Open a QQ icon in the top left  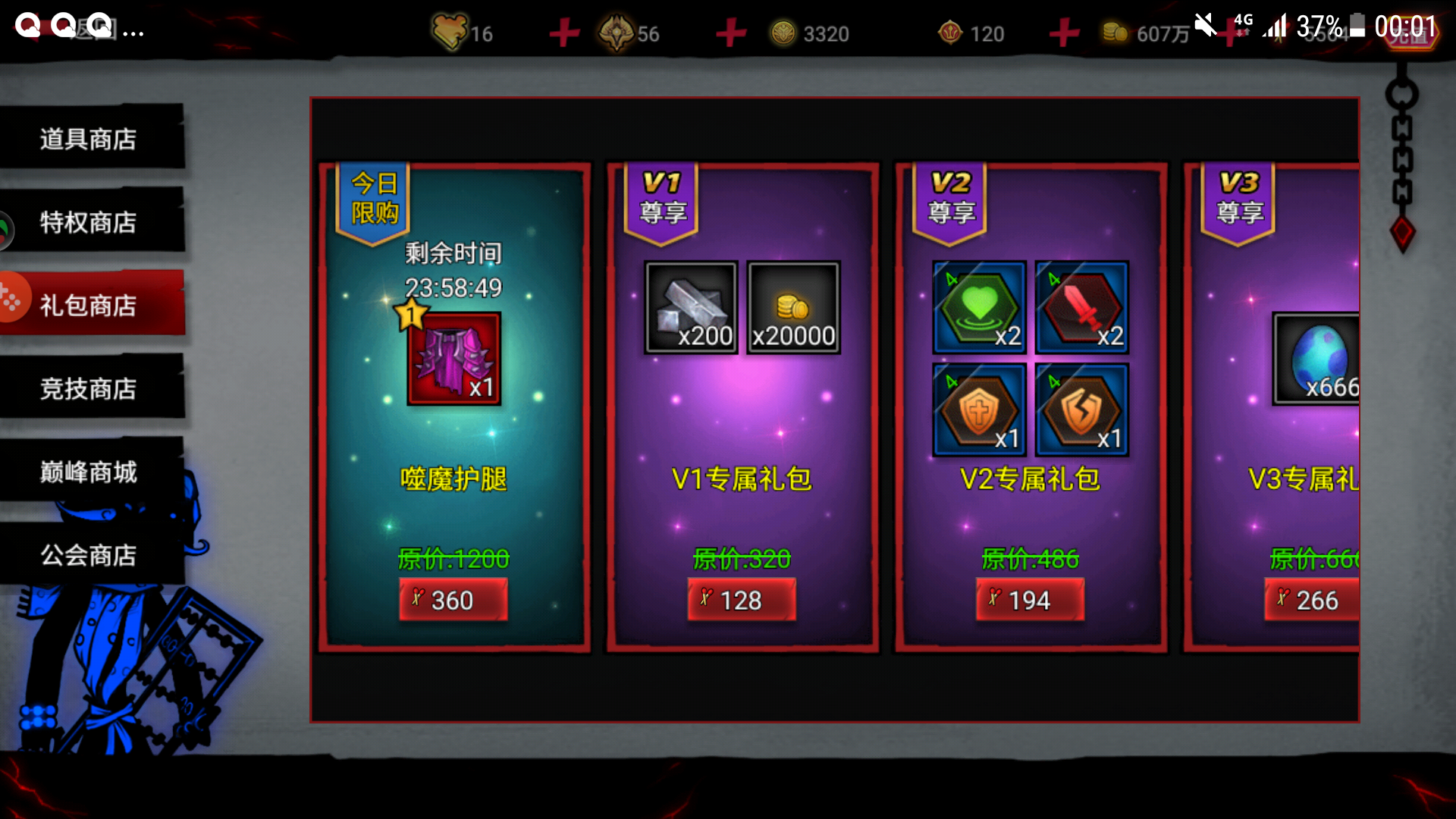27,23
